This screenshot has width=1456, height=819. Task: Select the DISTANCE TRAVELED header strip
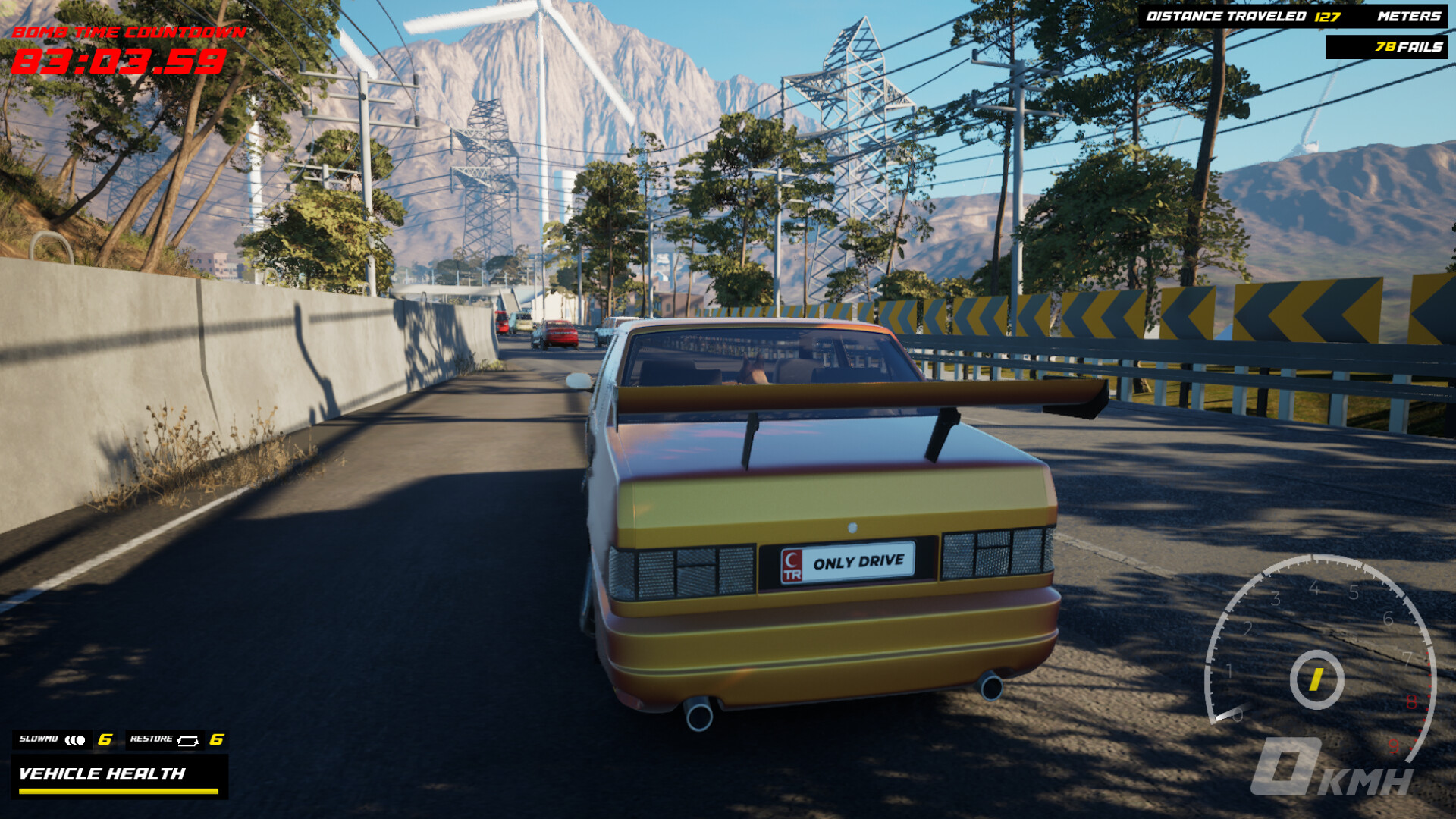(x=1226, y=16)
